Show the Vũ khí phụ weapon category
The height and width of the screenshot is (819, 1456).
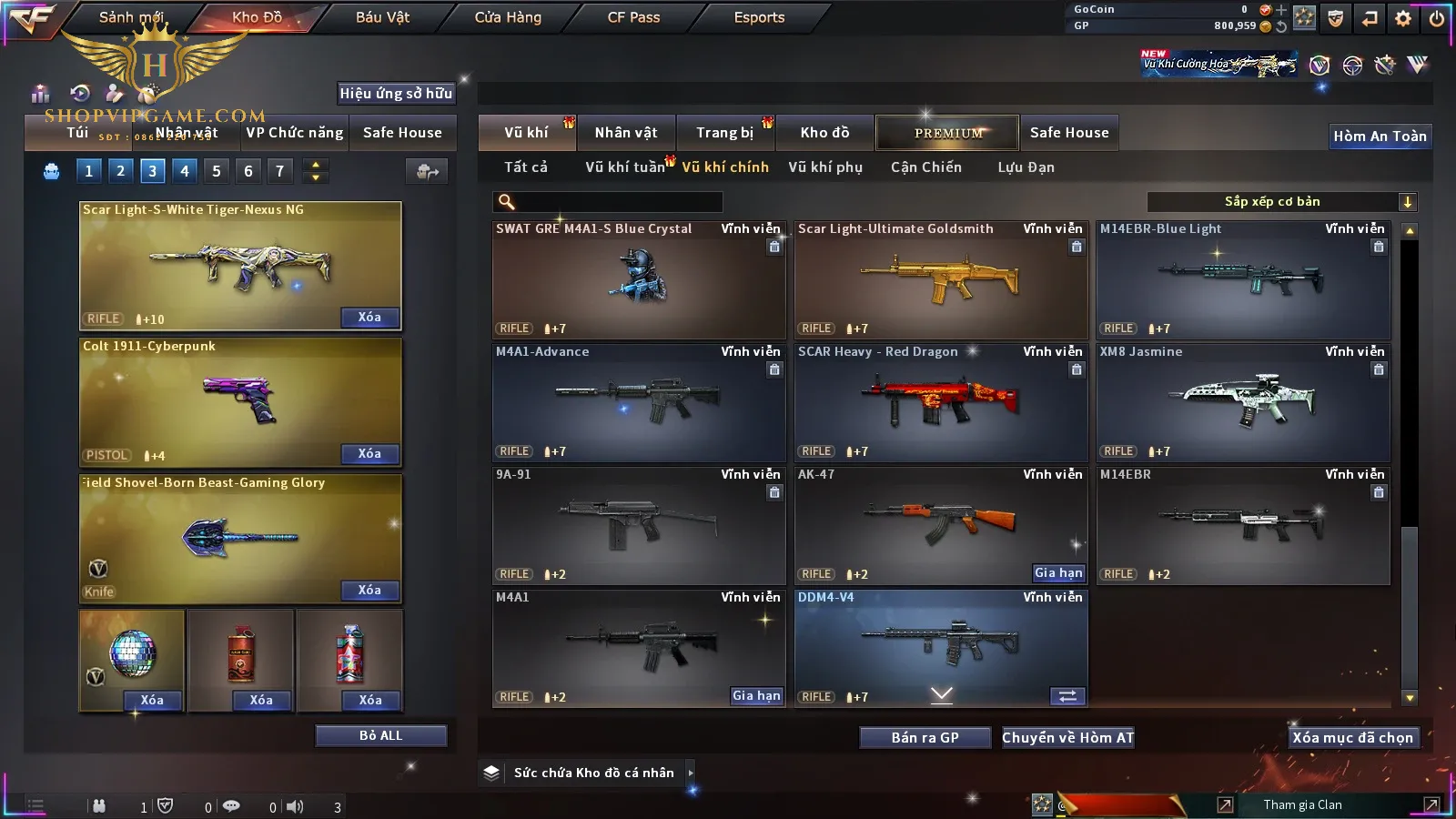[824, 167]
